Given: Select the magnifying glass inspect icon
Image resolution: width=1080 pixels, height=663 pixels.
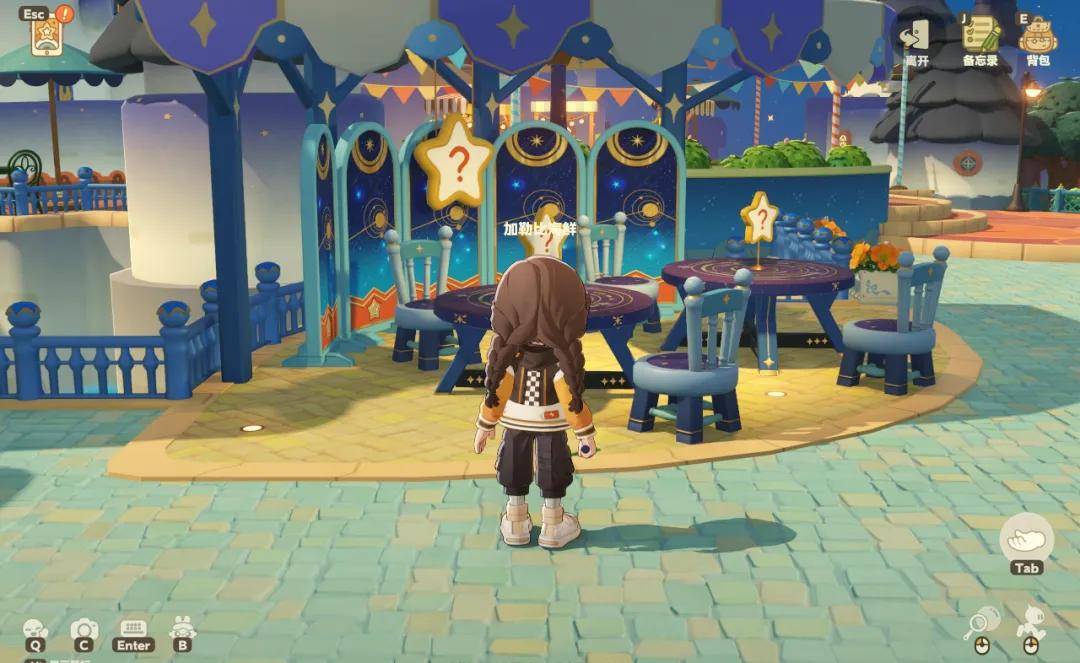Looking at the screenshot, I should (x=977, y=626).
